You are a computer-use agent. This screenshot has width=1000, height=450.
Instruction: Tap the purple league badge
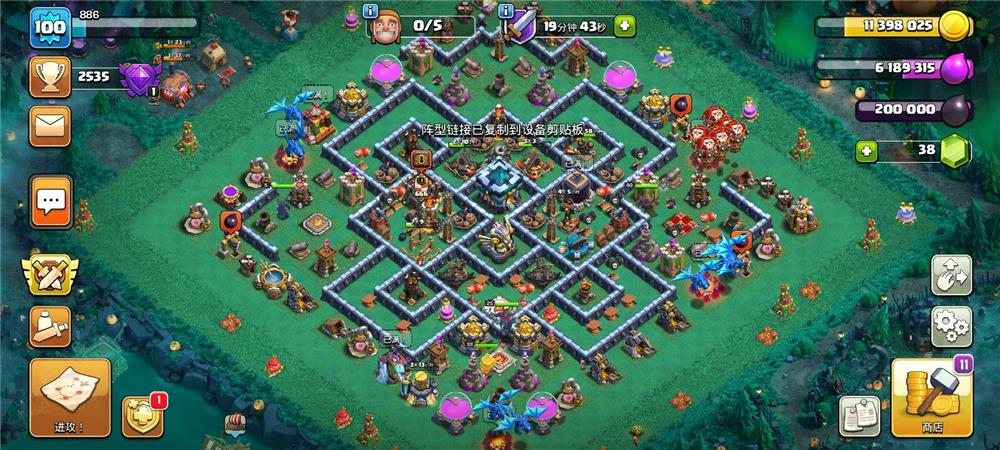pyautogui.click(x=137, y=78)
